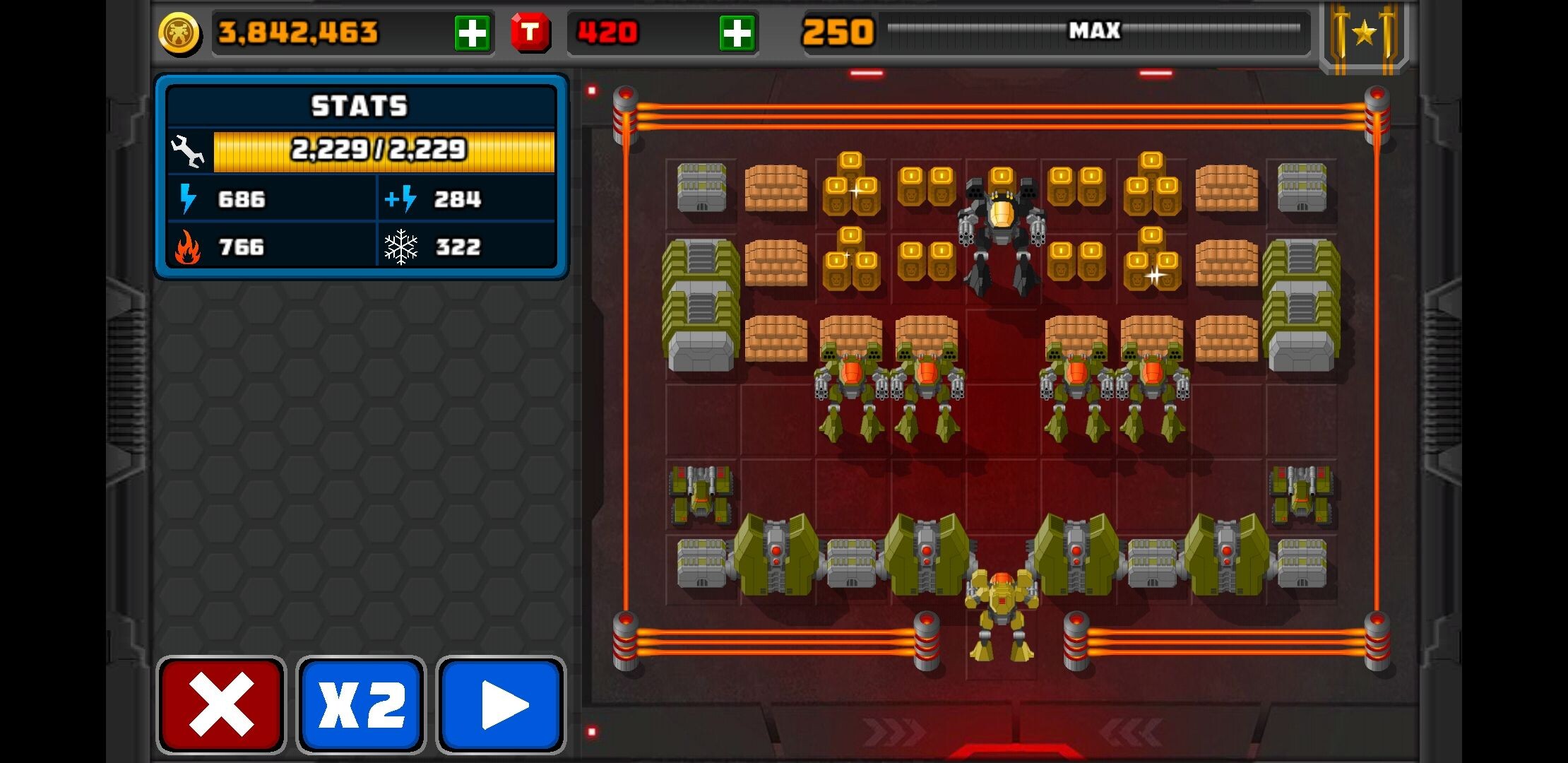Viewport: 1568px width, 763px height.
Task: Start the battle with the play button
Action: click(501, 704)
